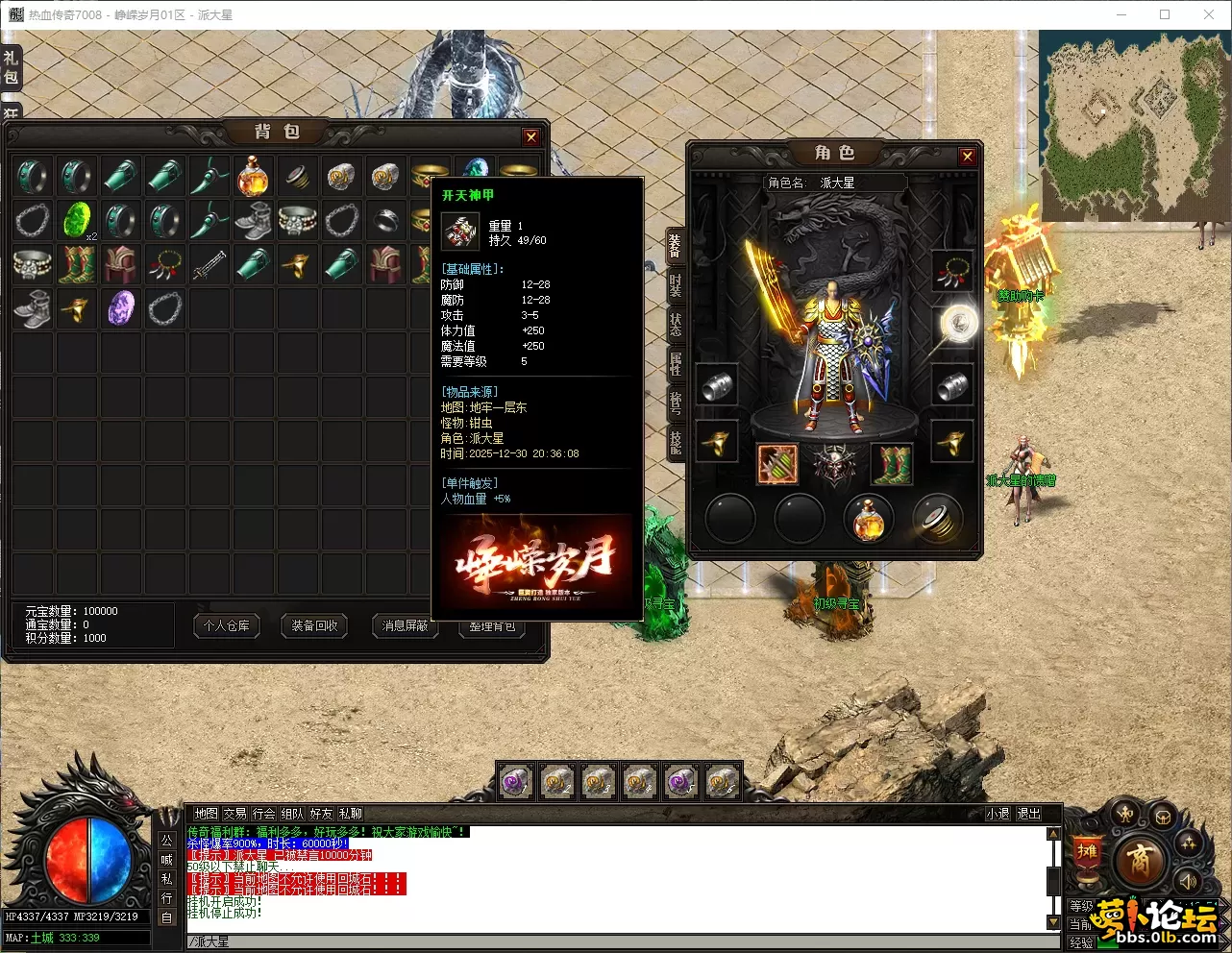Screen dimensions: 1232x953
Task: Switch to the 时装 costume tab
Action: click(676, 284)
